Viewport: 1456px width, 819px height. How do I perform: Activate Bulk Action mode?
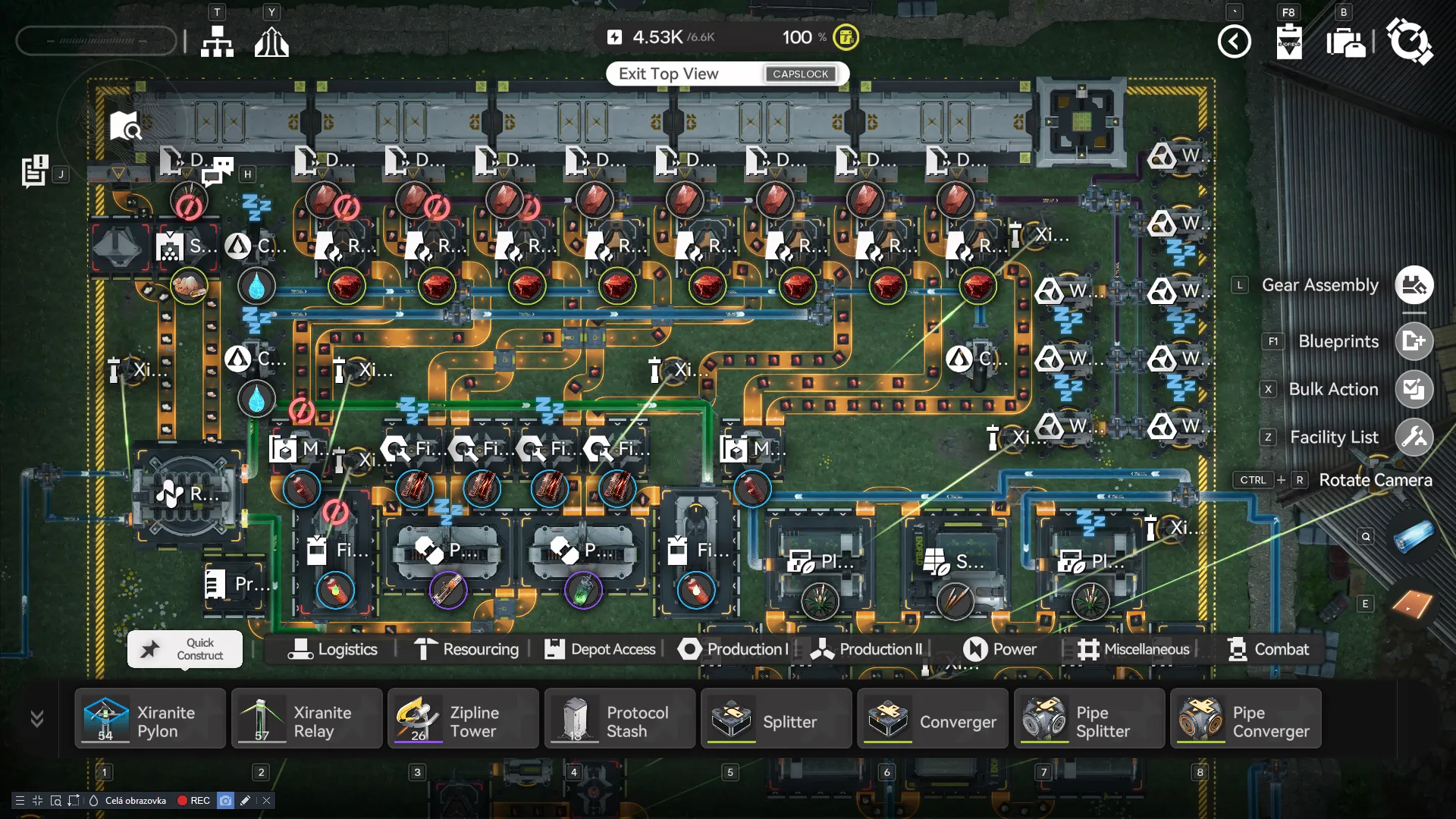tap(1414, 389)
